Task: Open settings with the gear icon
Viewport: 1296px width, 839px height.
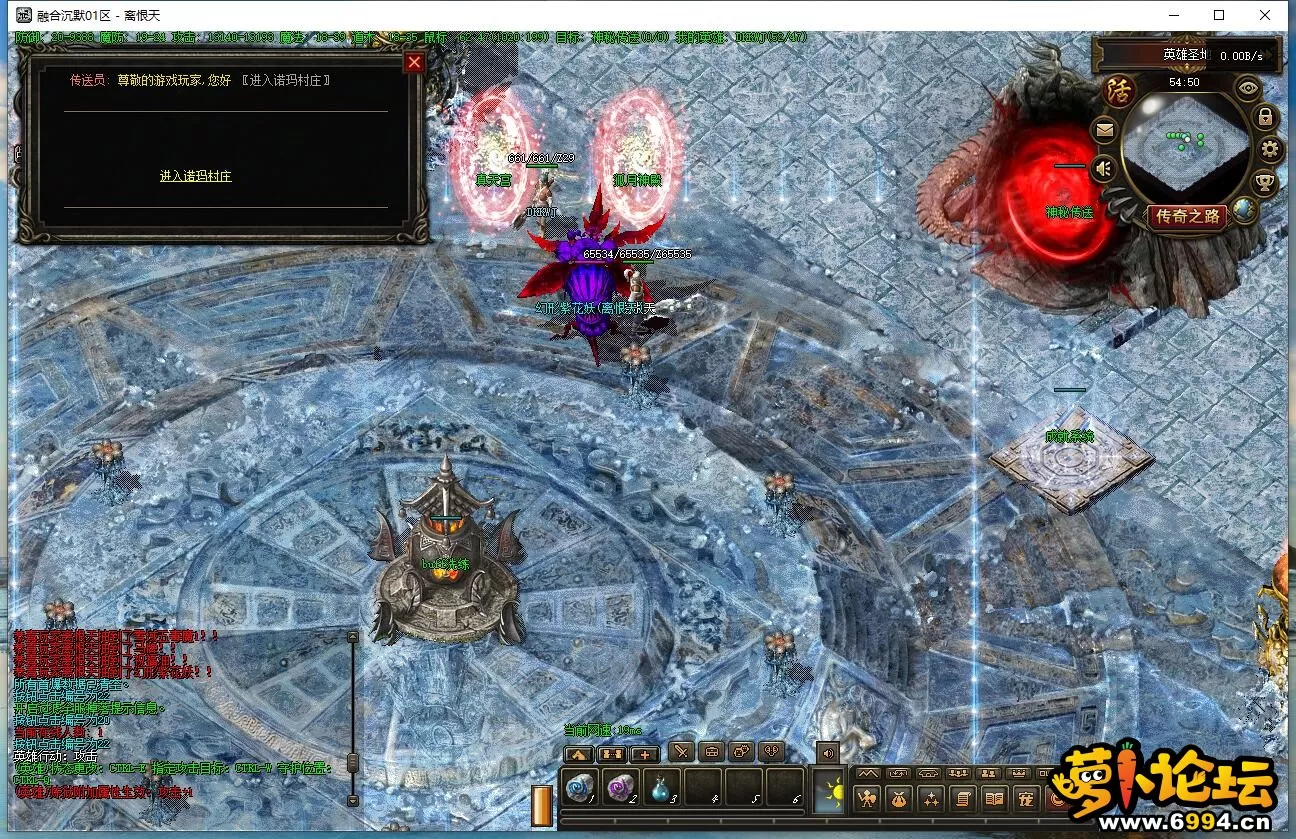Action: 1270,151
